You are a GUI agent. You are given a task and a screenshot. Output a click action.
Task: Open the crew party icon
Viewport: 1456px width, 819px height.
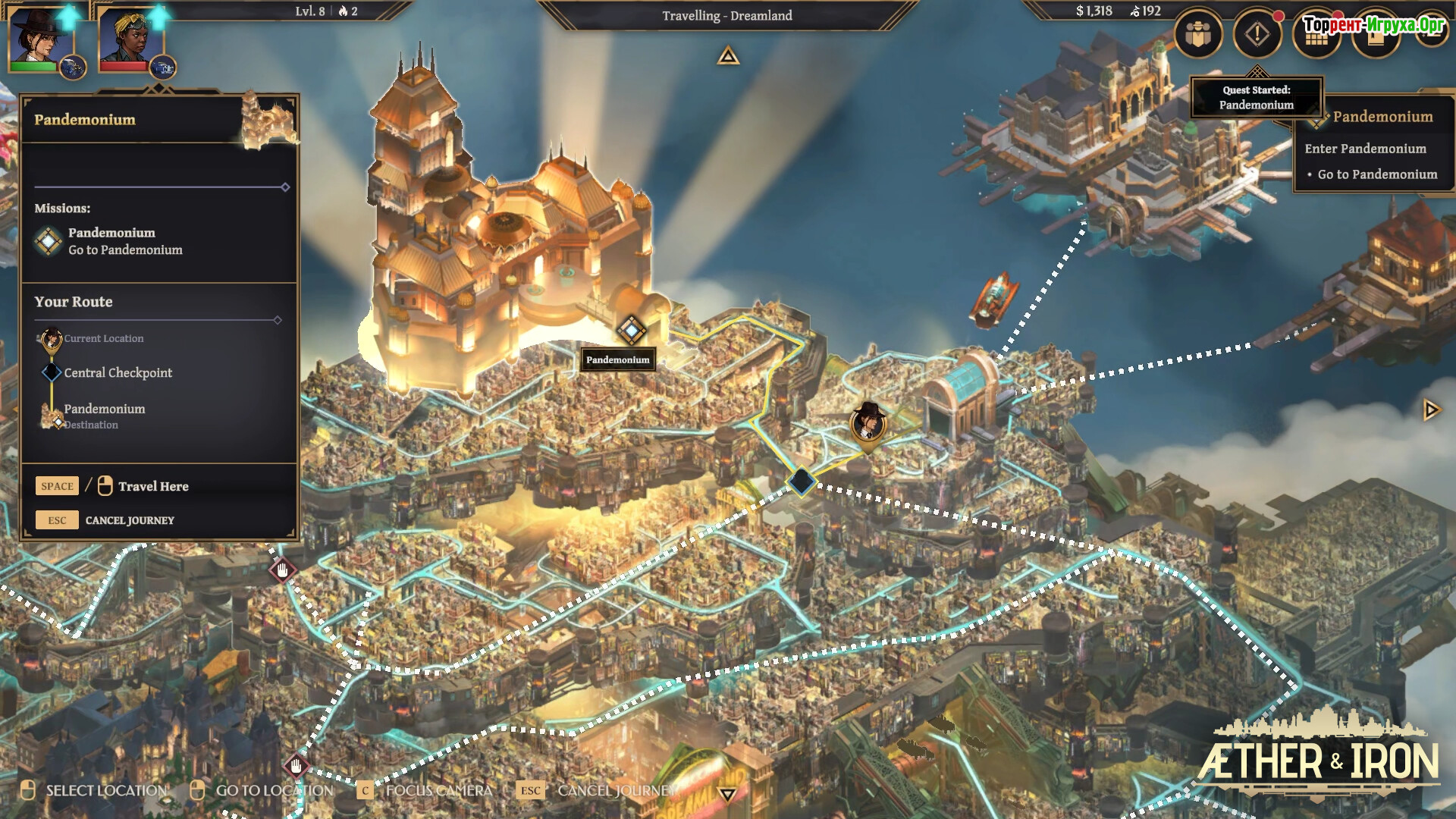1198,35
